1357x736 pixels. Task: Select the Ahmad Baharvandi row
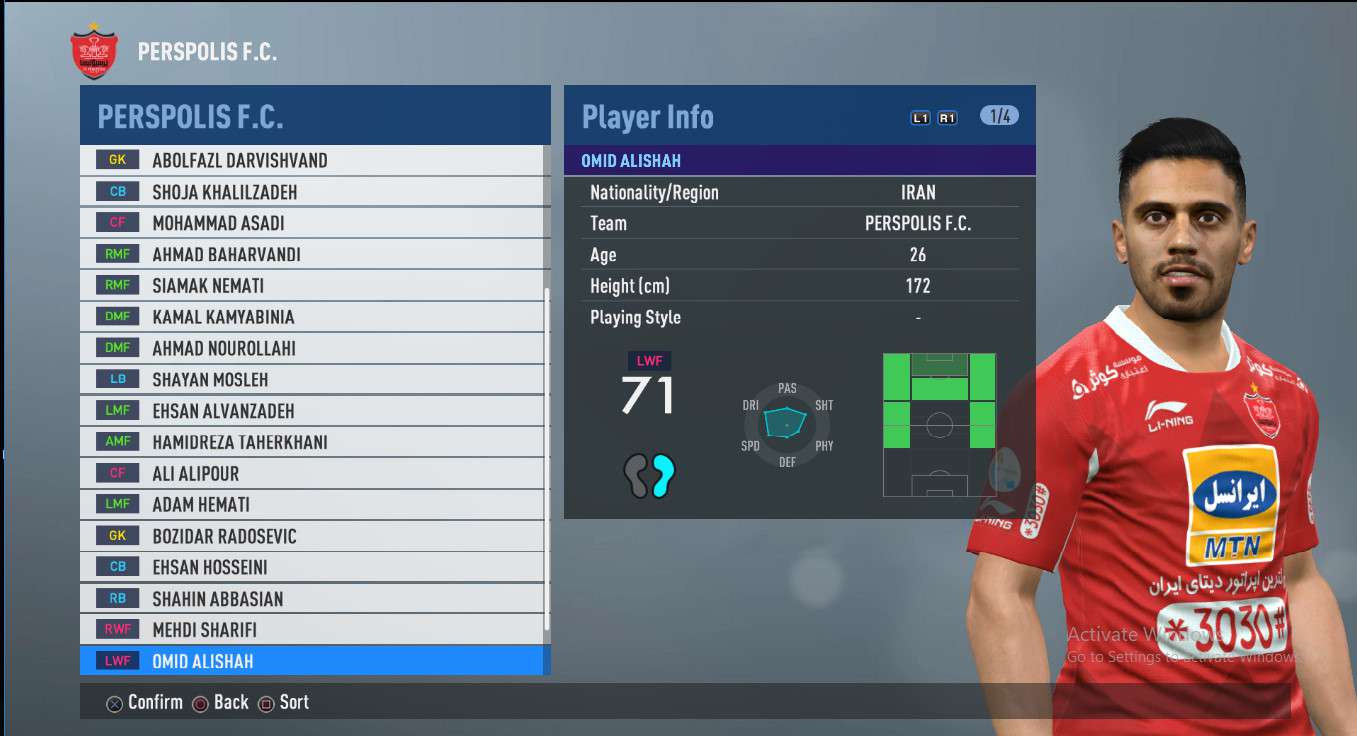(312, 254)
